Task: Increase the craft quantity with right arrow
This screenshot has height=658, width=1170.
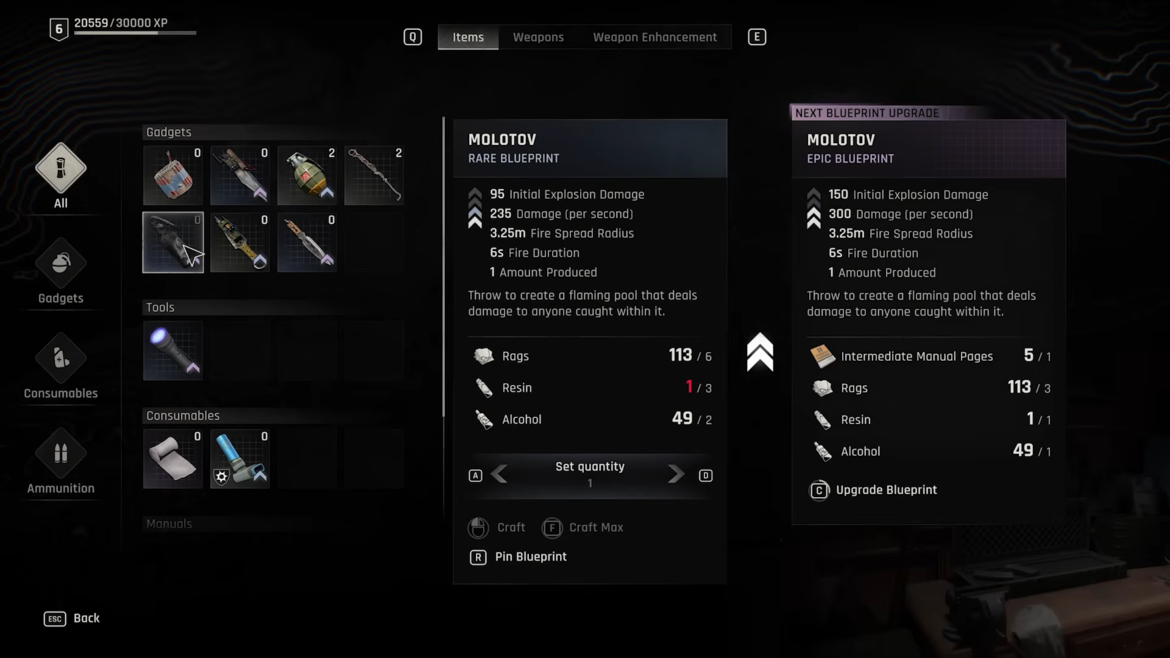Action: pos(676,475)
